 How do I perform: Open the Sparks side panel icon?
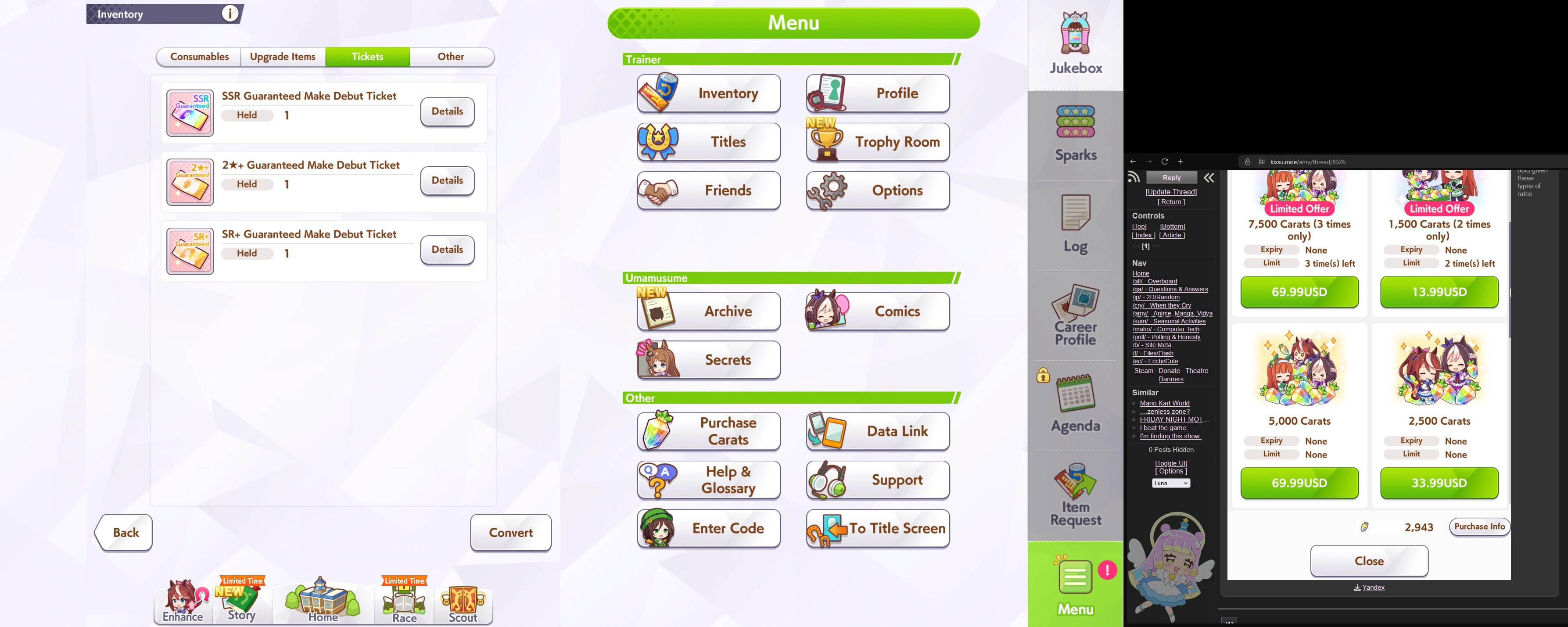pyautogui.click(x=1076, y=134)
